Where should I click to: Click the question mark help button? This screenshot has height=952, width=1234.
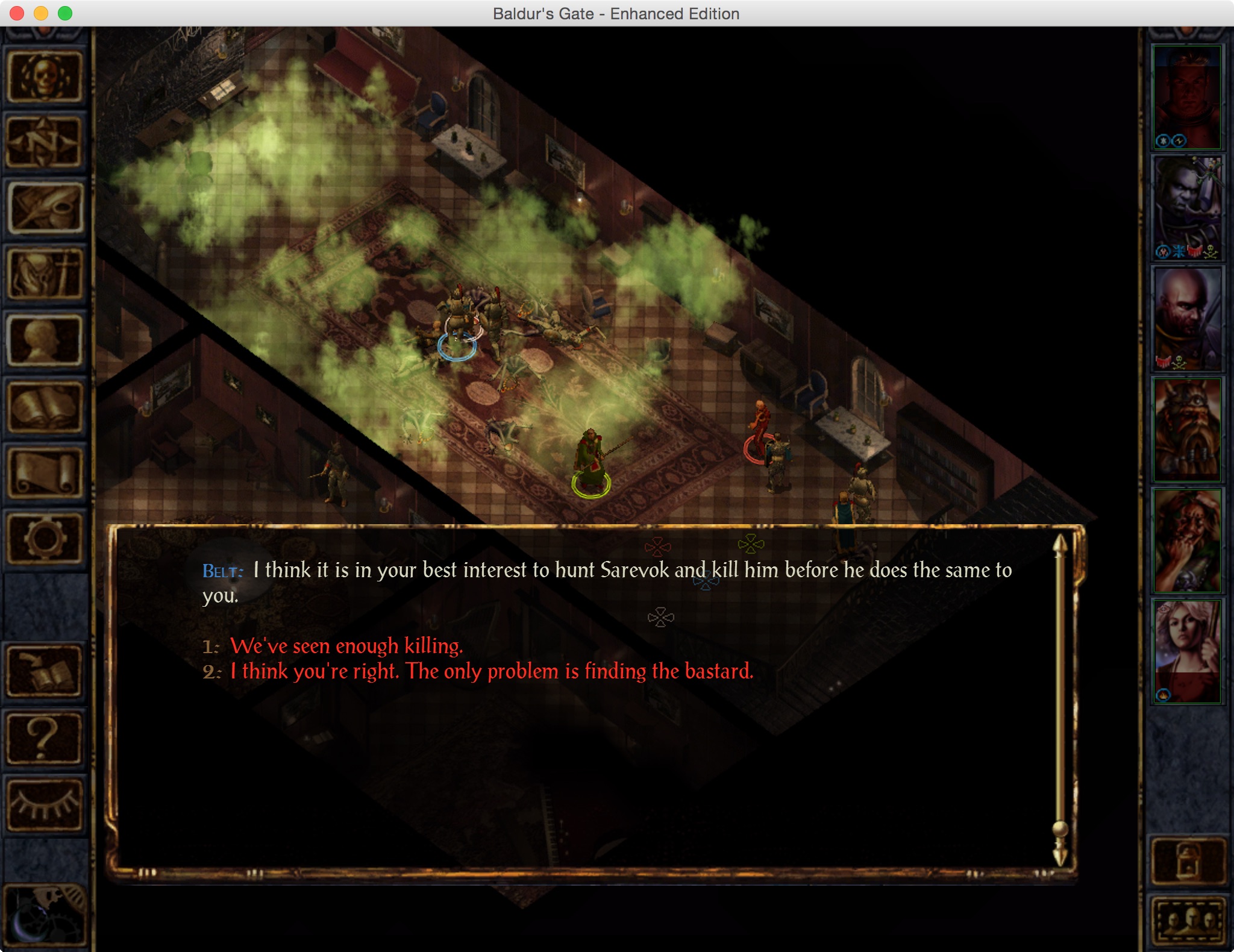(x=45, y=737)
